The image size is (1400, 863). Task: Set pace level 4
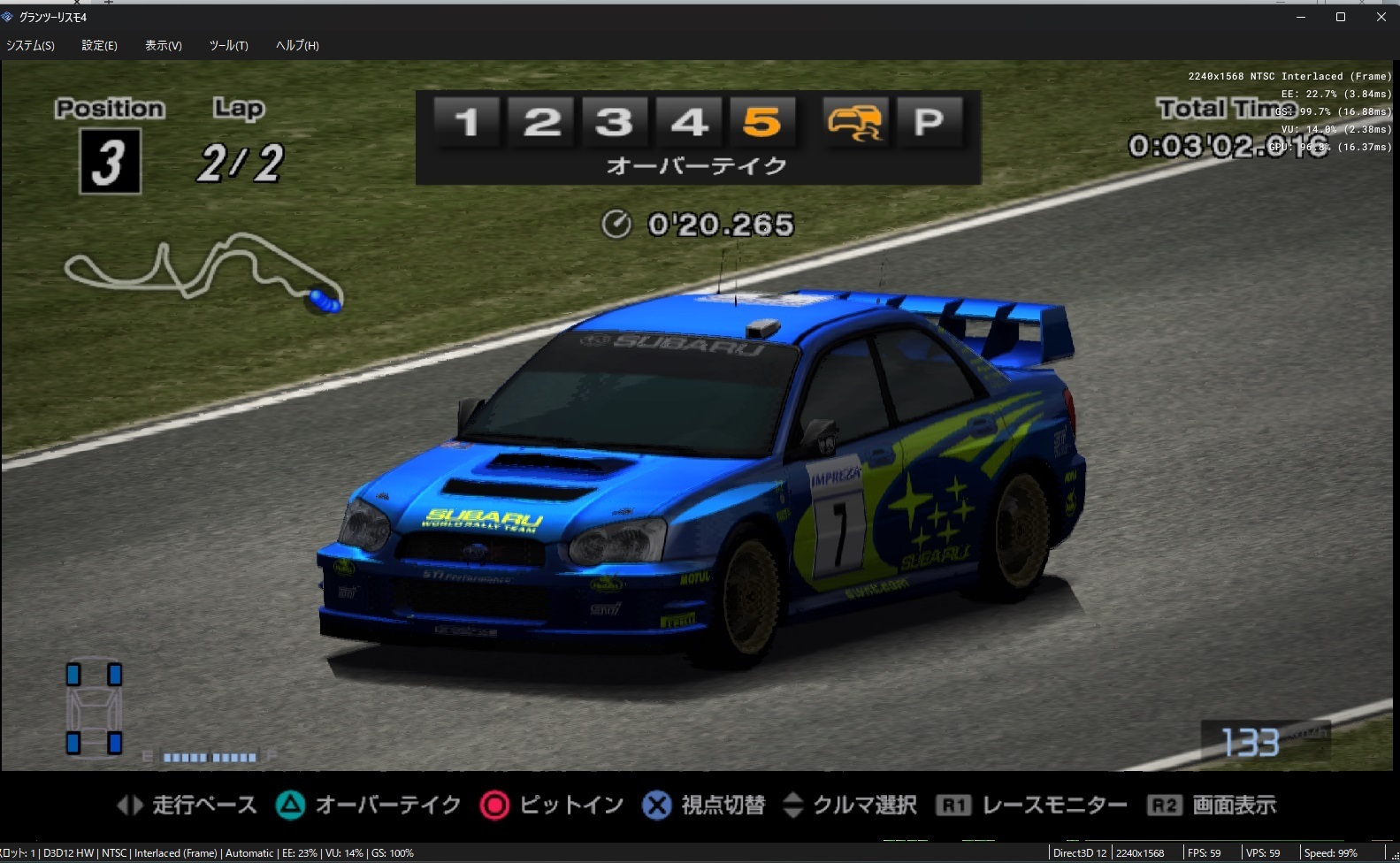689,121
